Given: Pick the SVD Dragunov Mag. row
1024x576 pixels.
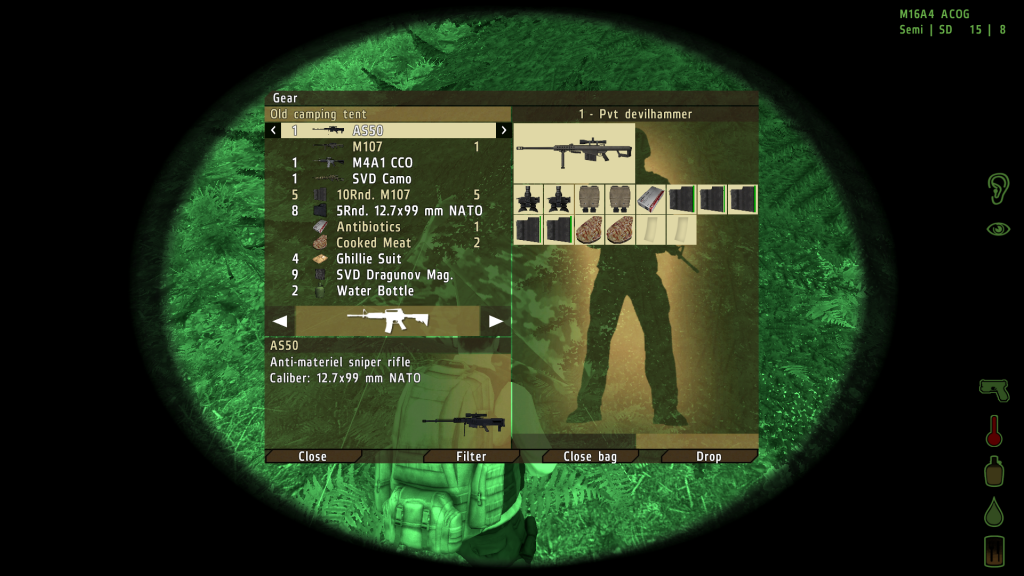Looking at the screenshot, I should (x=395, y=275).
